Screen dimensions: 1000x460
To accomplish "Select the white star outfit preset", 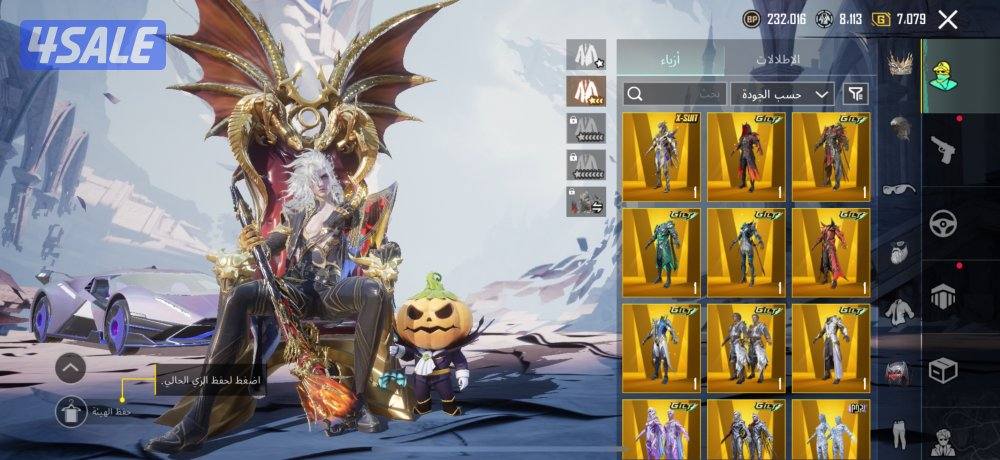I will point(586,54).
